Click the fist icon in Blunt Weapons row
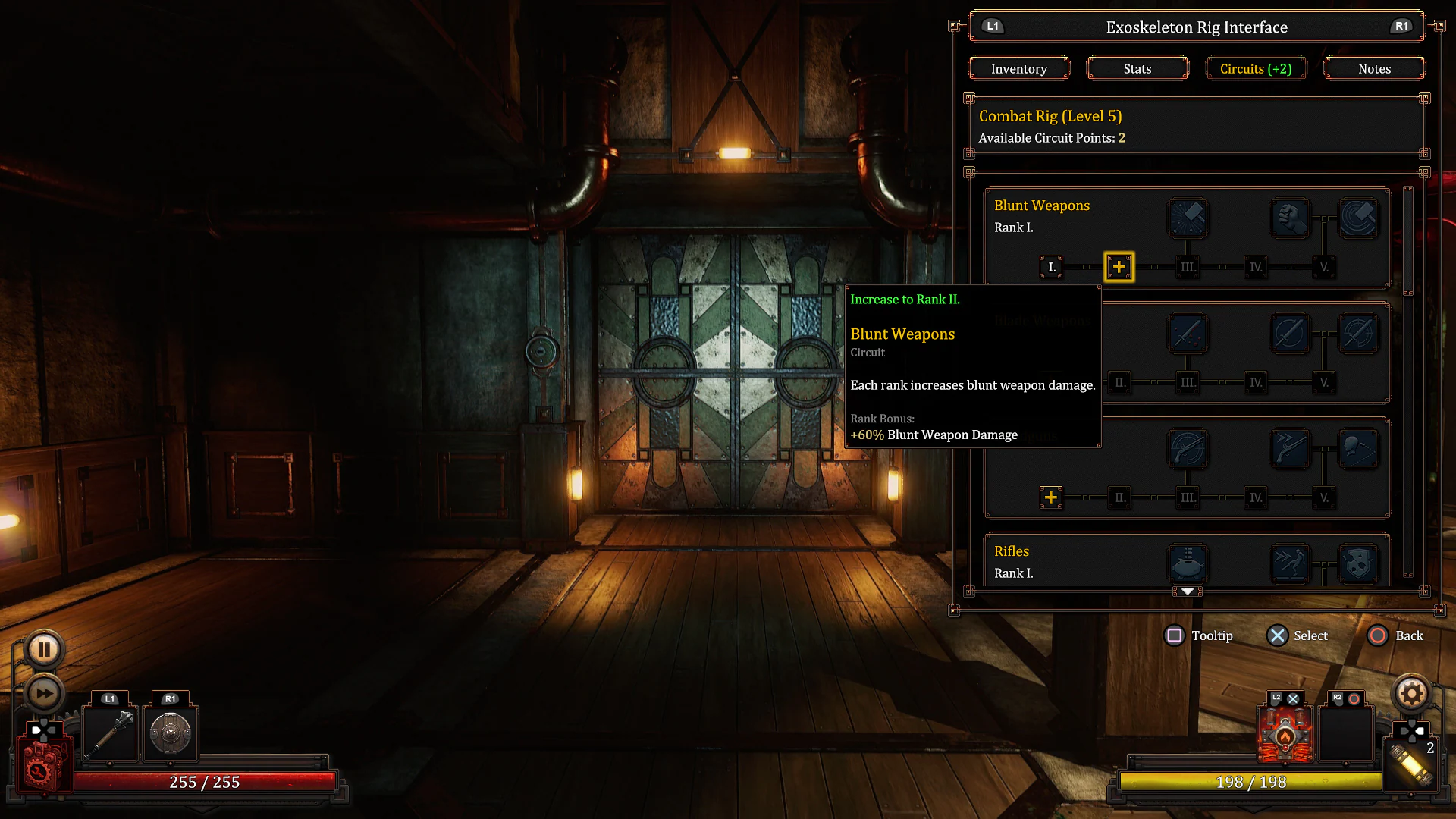The height and width of the screenshot is (819, 1456). coord(1290,218)
